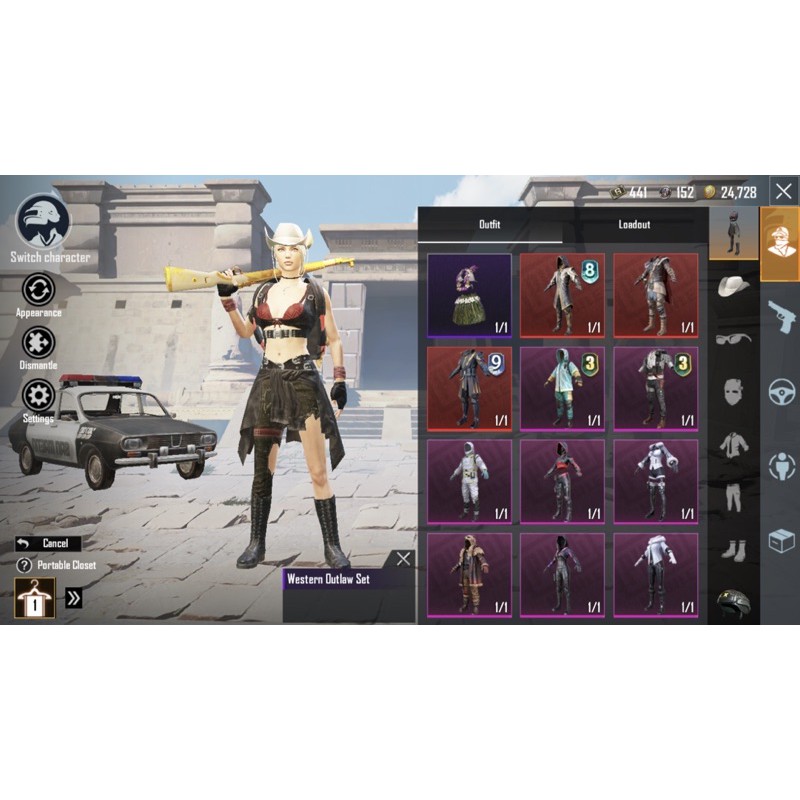This screenshot has height=800, width=800.
Task: Open the steering wheel vehicles section
Action: 780,391
